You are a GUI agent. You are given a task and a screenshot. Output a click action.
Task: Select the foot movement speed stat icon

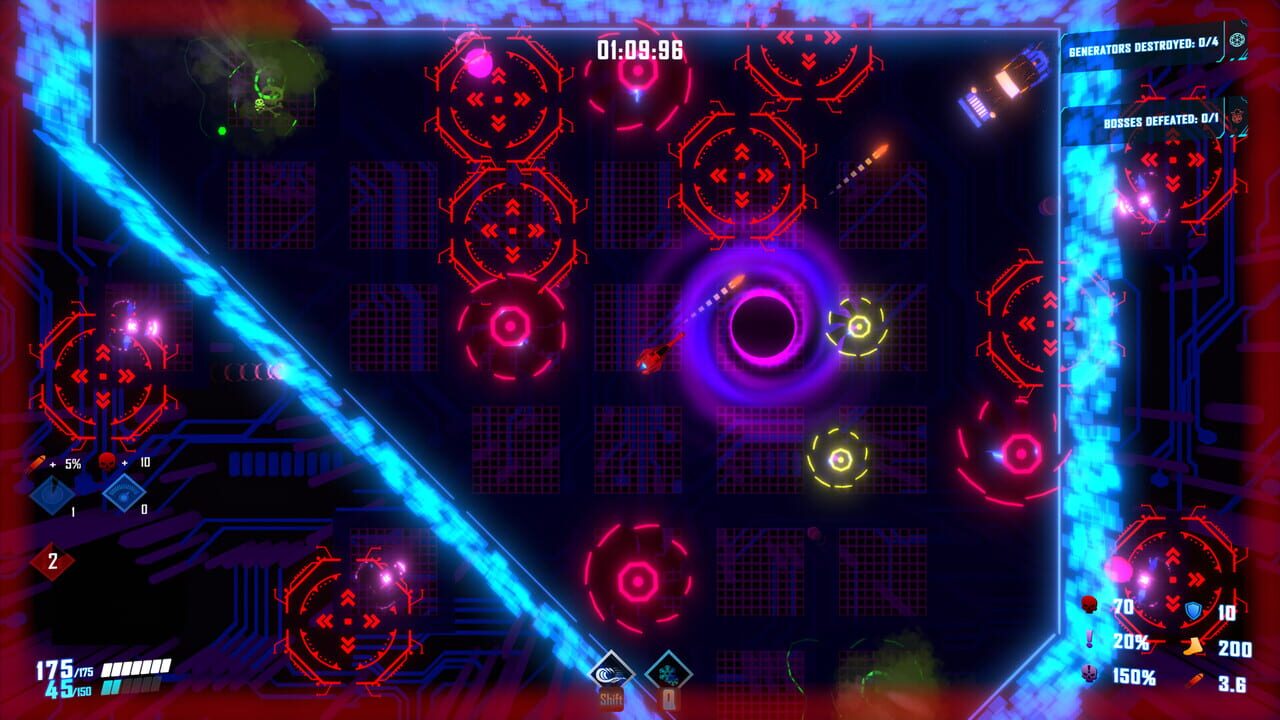pos(1192,648)
